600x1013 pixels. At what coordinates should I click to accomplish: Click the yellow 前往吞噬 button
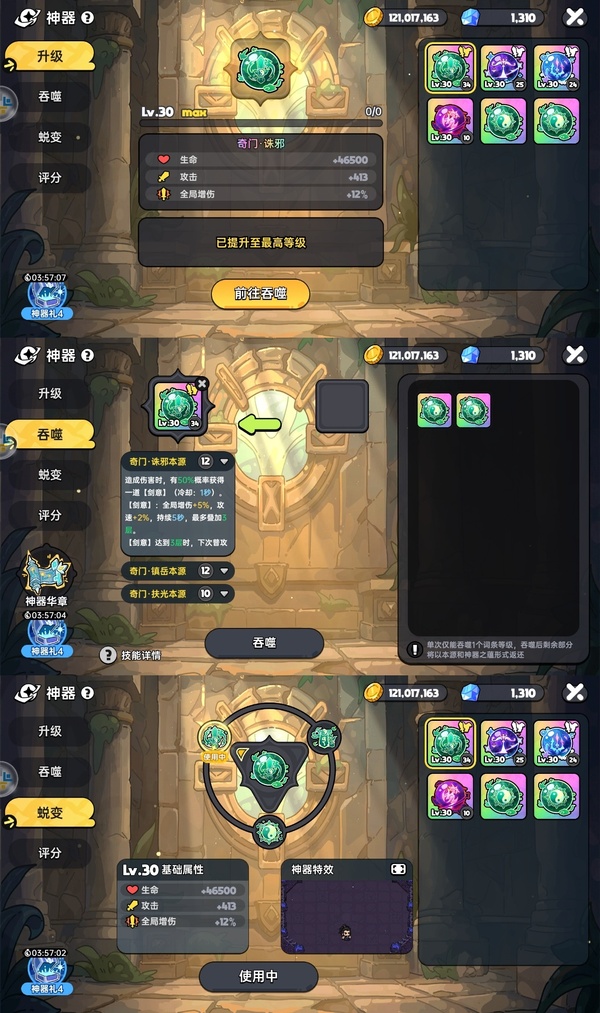(260, 294)
